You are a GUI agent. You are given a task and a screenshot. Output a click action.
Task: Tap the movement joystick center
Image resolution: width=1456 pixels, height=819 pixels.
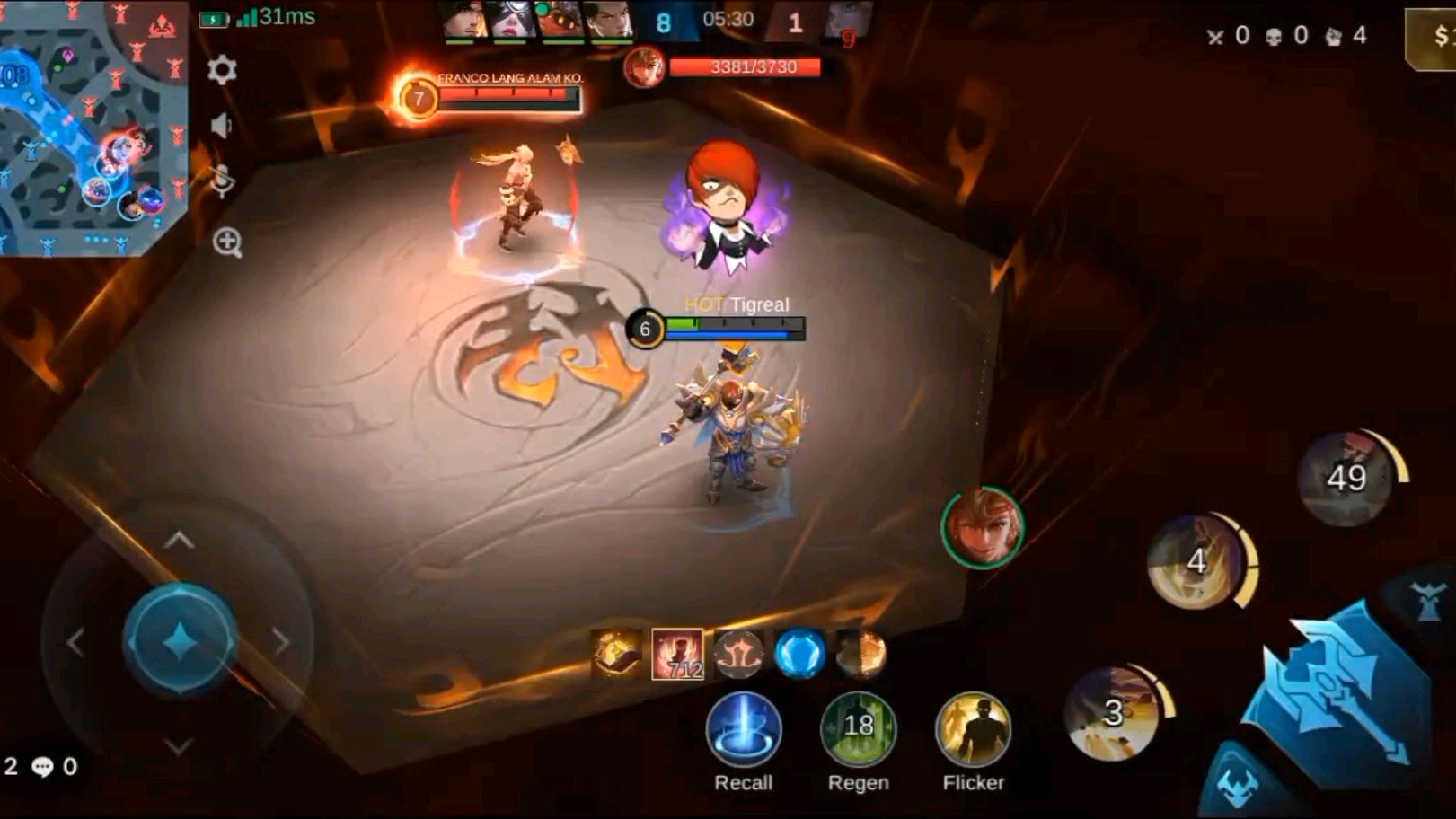point(180,640)
